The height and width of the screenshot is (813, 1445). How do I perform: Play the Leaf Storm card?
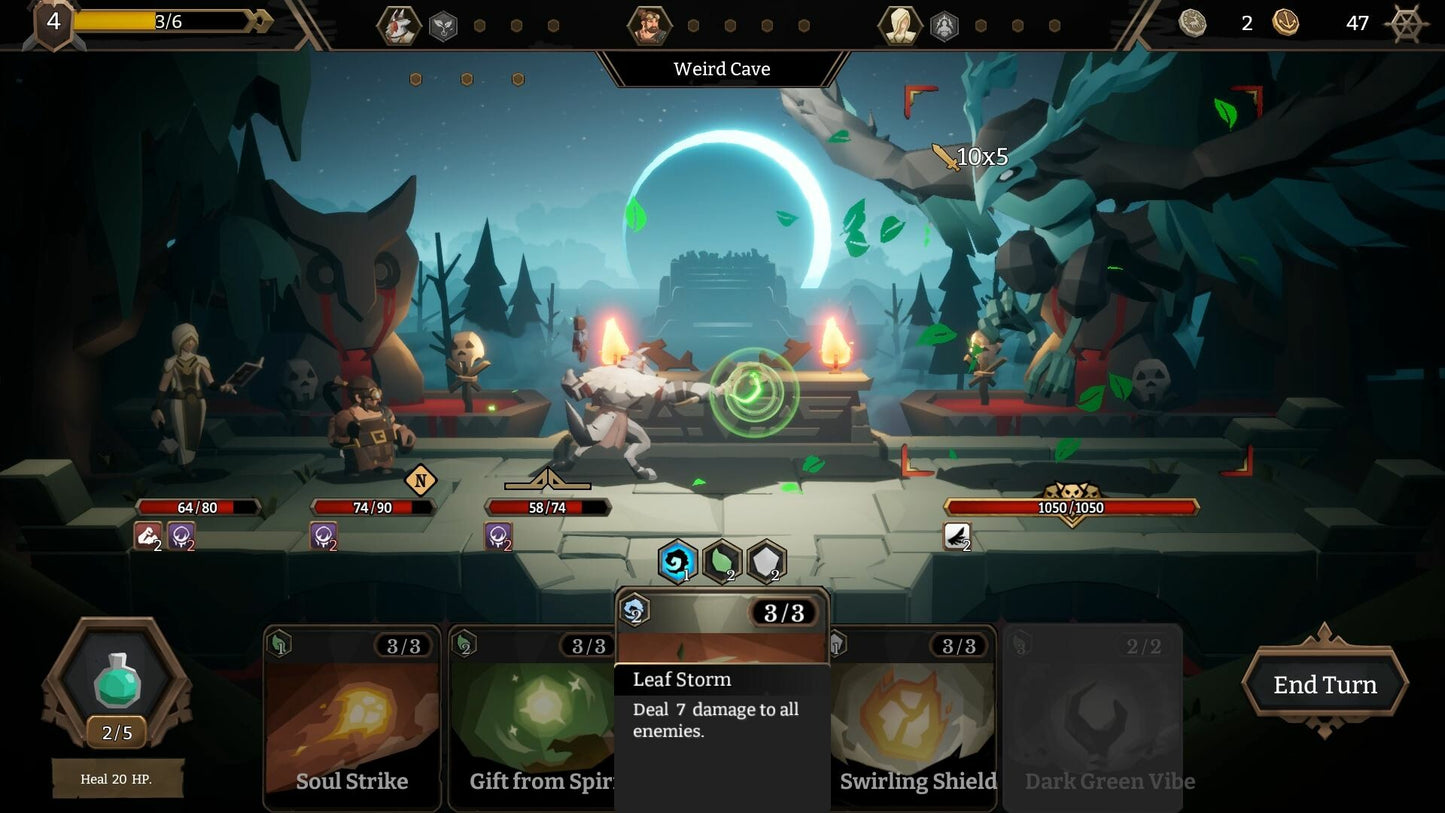coord(722,700)
